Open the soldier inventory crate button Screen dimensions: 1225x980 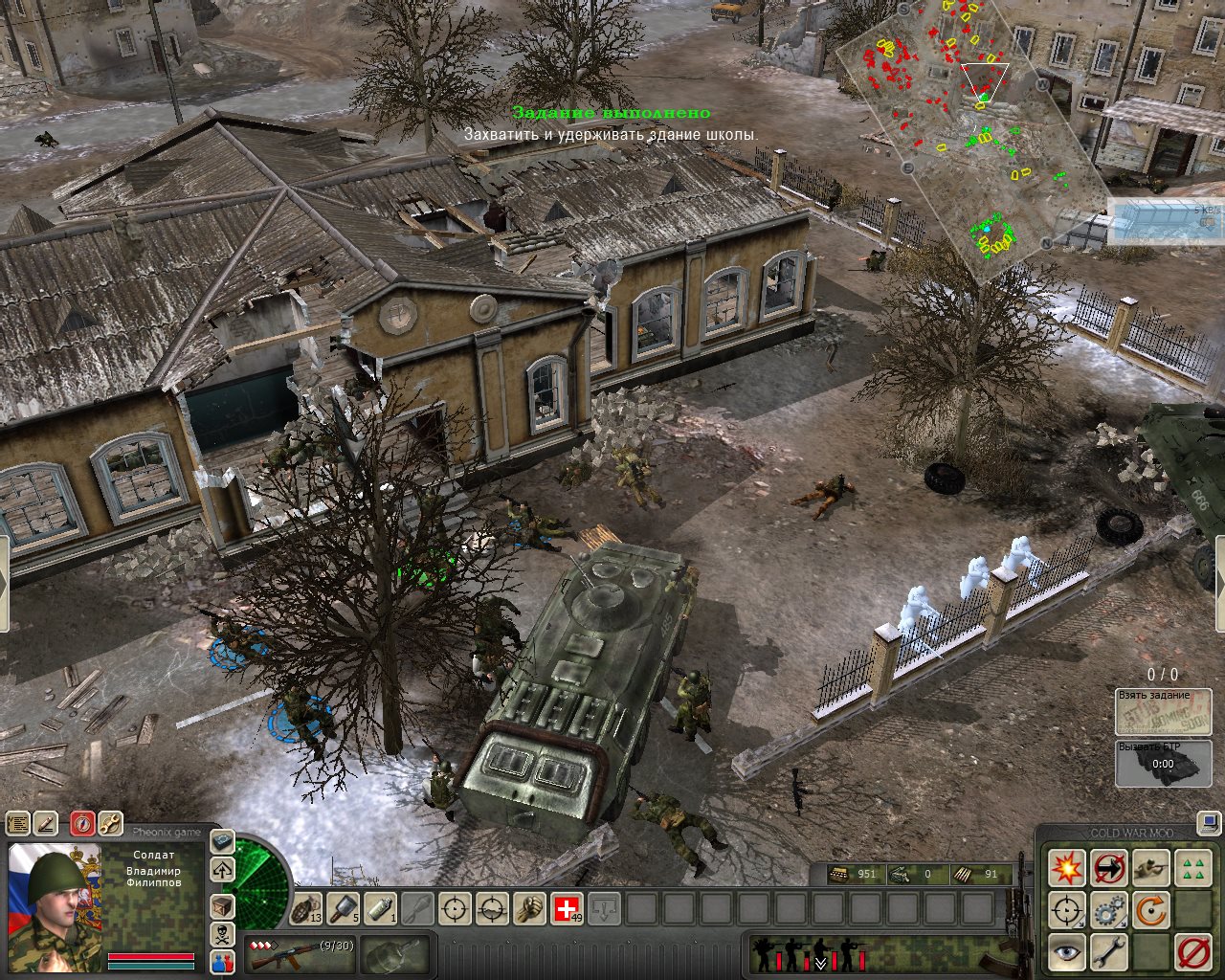click(222, 906)
